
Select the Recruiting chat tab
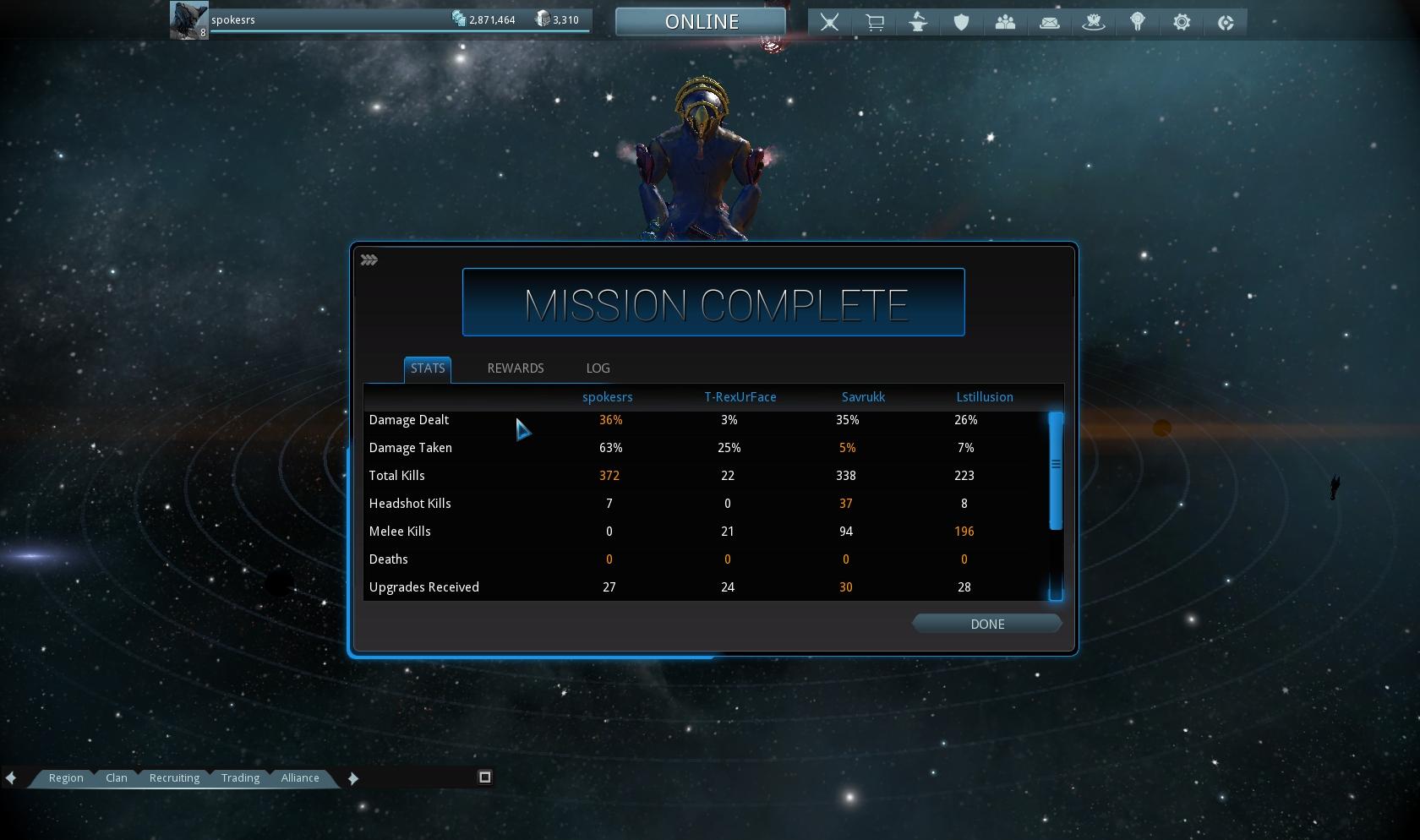174,778
